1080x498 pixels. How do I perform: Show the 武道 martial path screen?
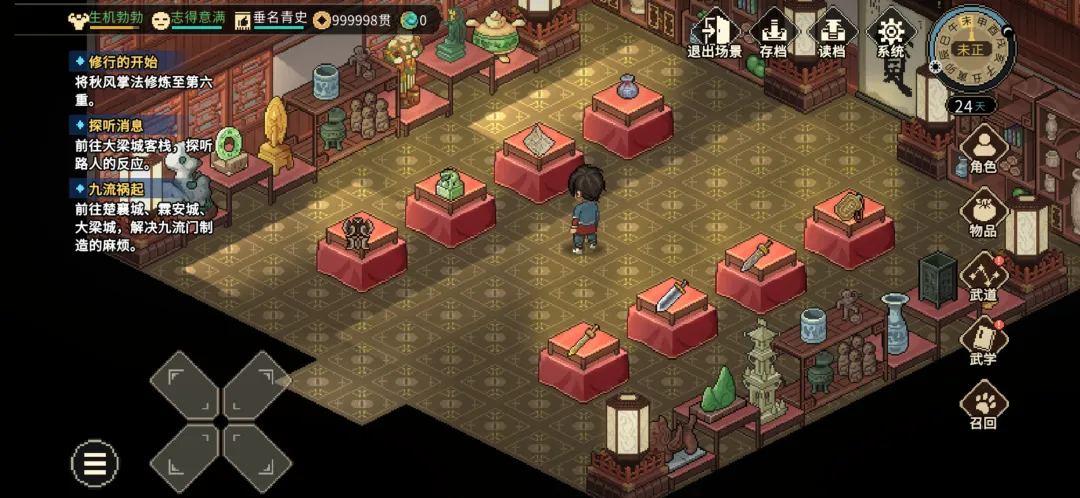(983, 278)
